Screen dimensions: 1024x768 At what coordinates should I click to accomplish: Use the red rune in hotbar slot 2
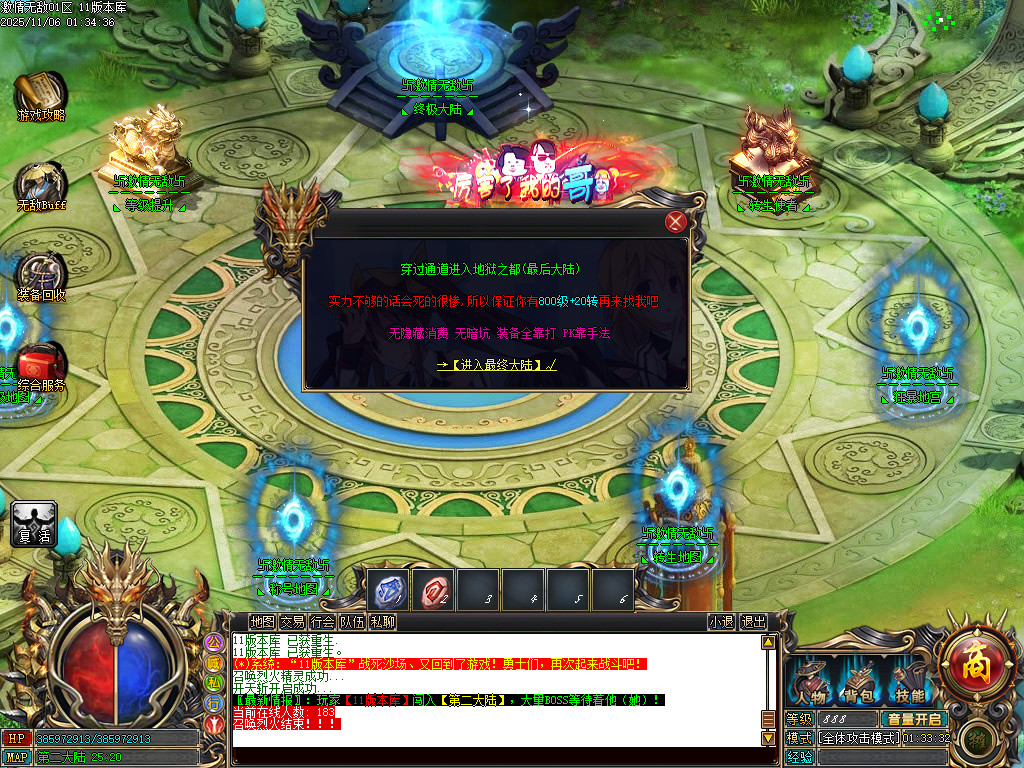click(435, 591)
